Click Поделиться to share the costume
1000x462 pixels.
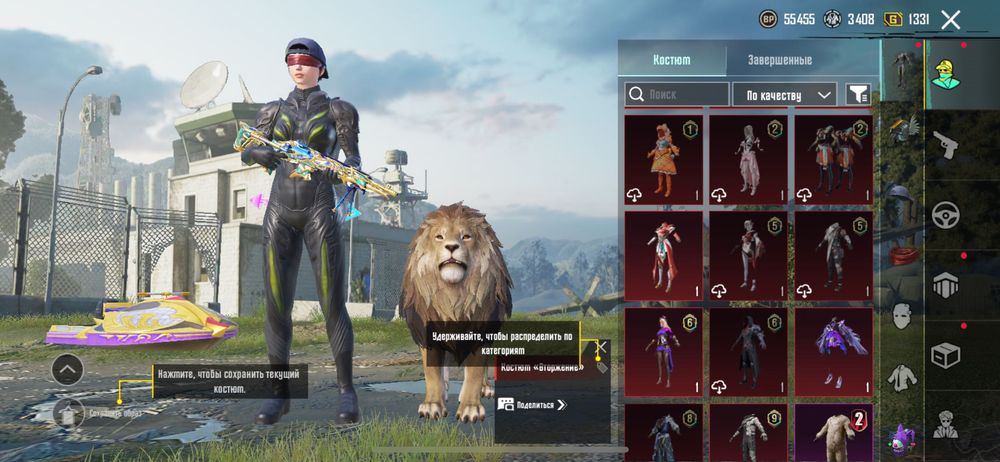(x=532, y=405)
